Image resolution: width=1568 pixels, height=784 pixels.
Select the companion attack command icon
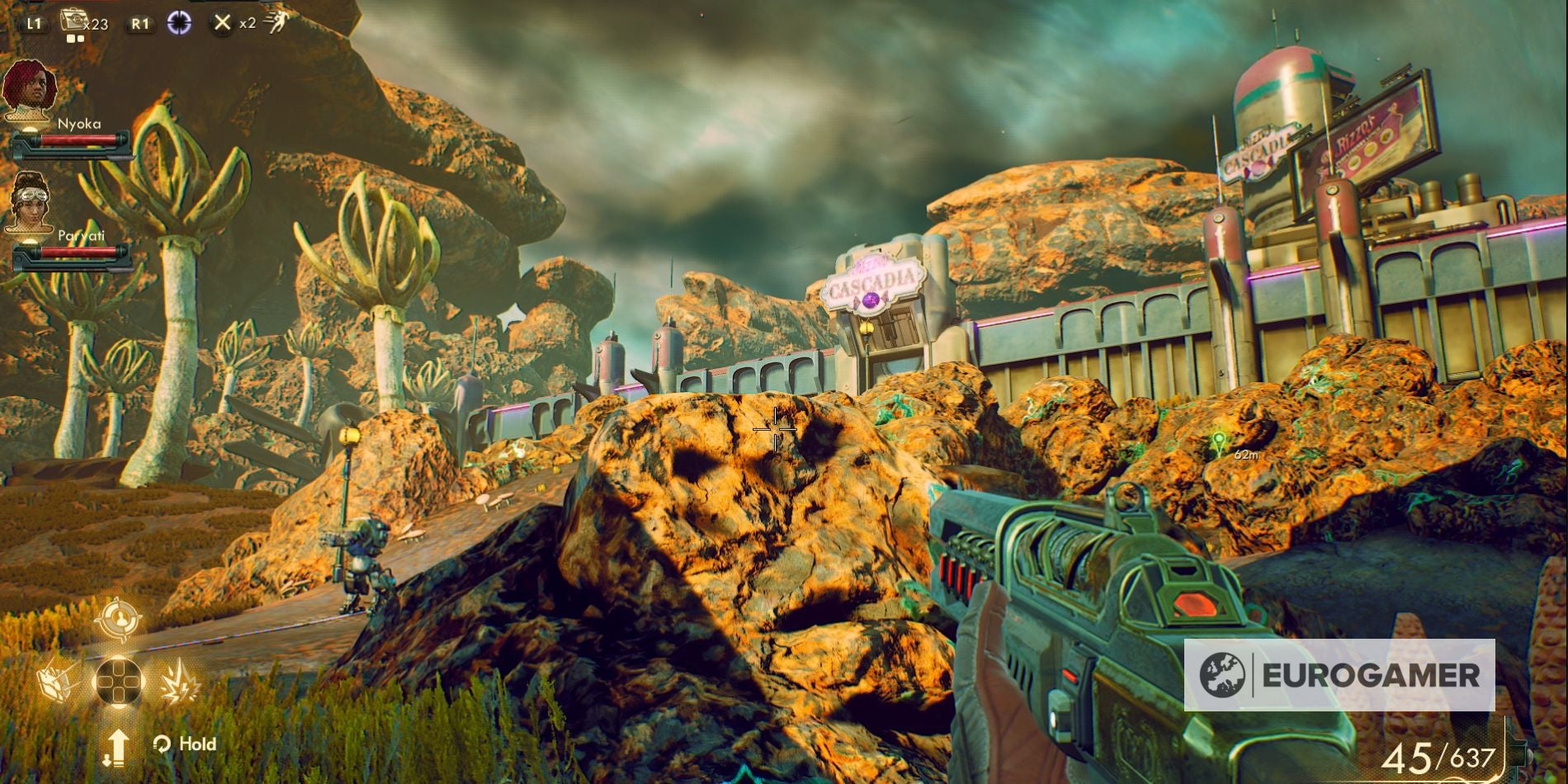tap(181, 682)
